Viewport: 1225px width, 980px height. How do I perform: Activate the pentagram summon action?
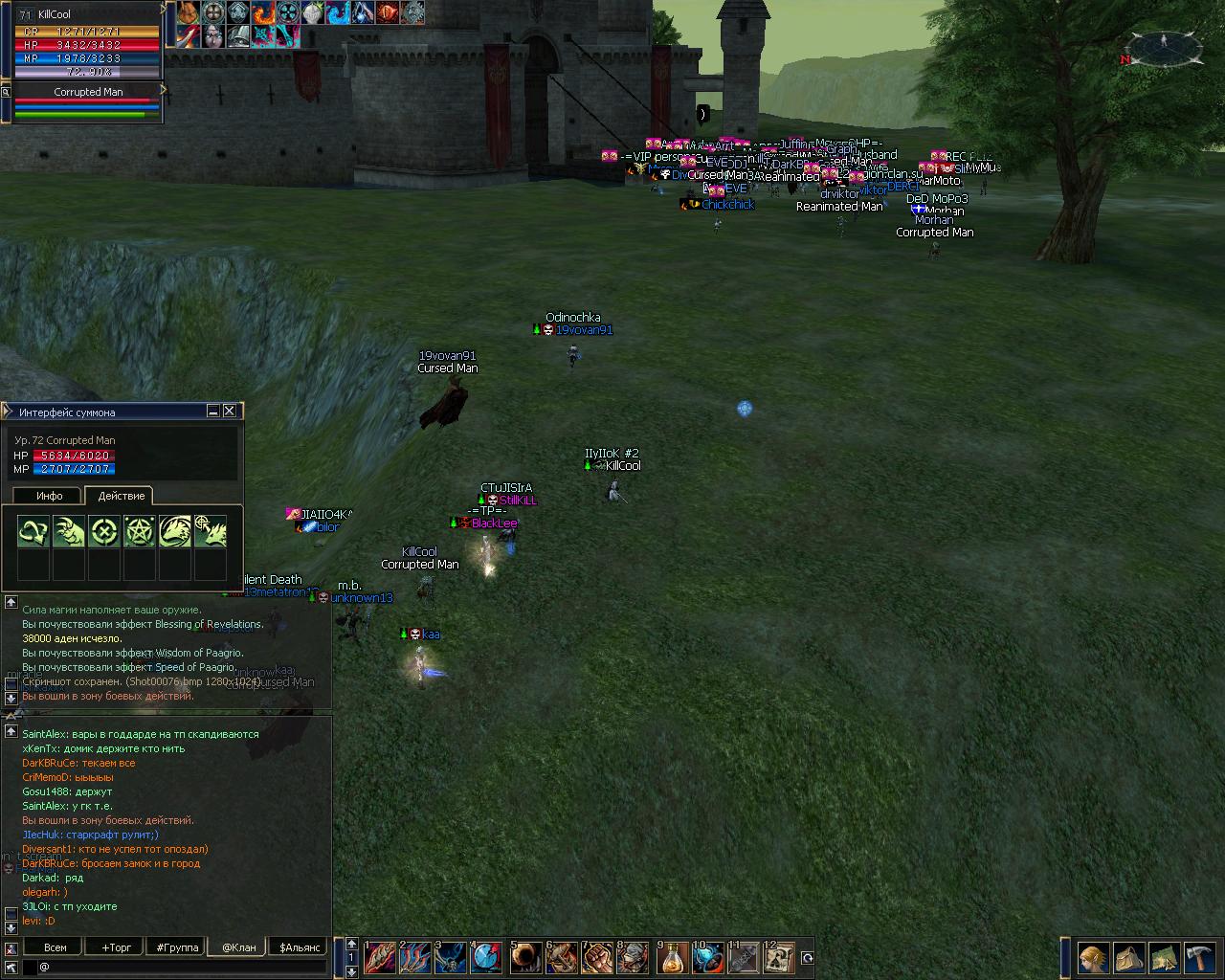(x=140, y=532)
